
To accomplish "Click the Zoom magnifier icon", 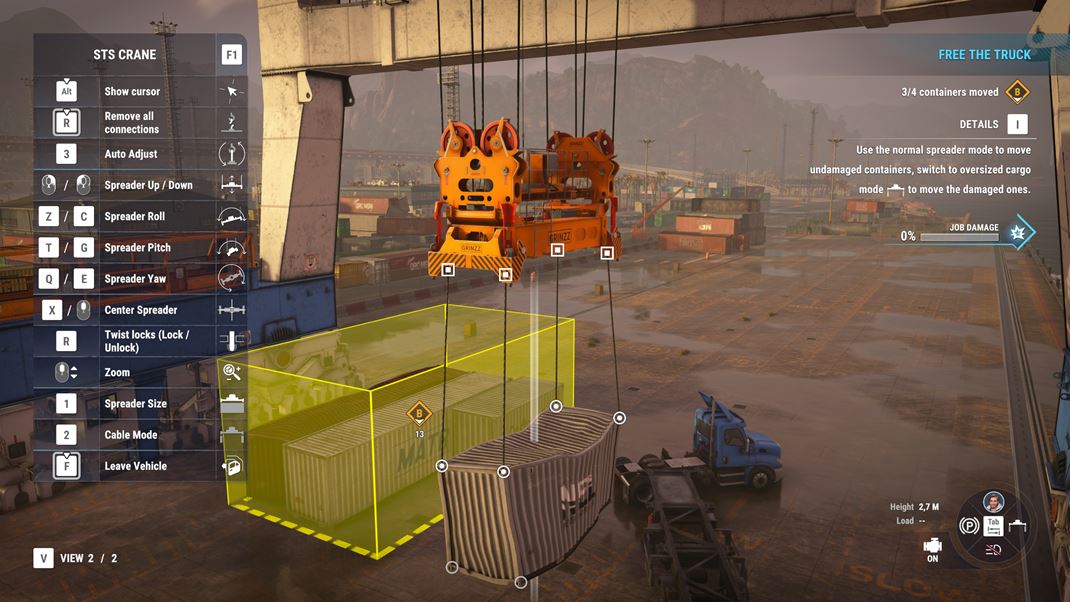I will [x=232, y=372].
